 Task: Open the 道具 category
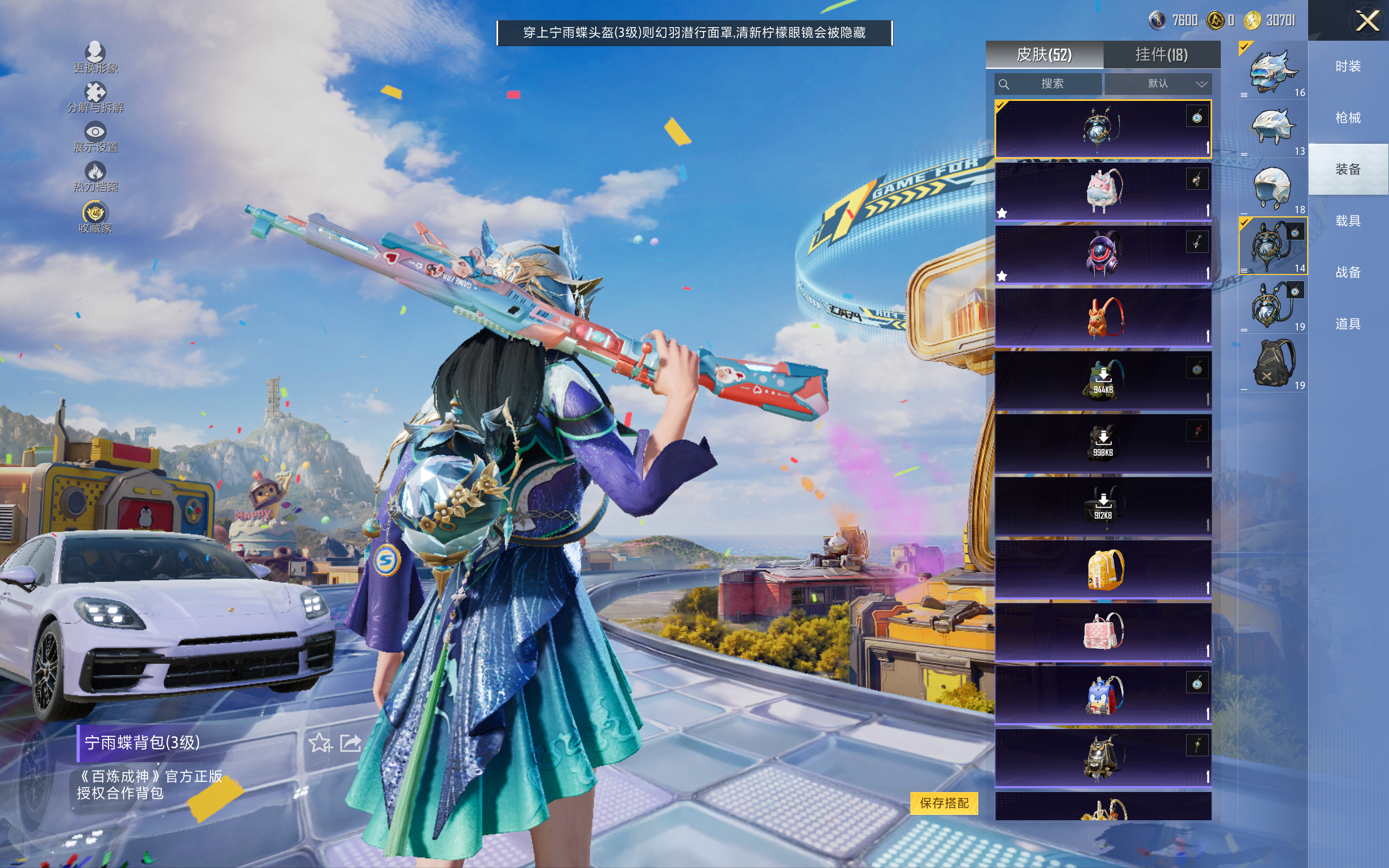point(1348,324)
